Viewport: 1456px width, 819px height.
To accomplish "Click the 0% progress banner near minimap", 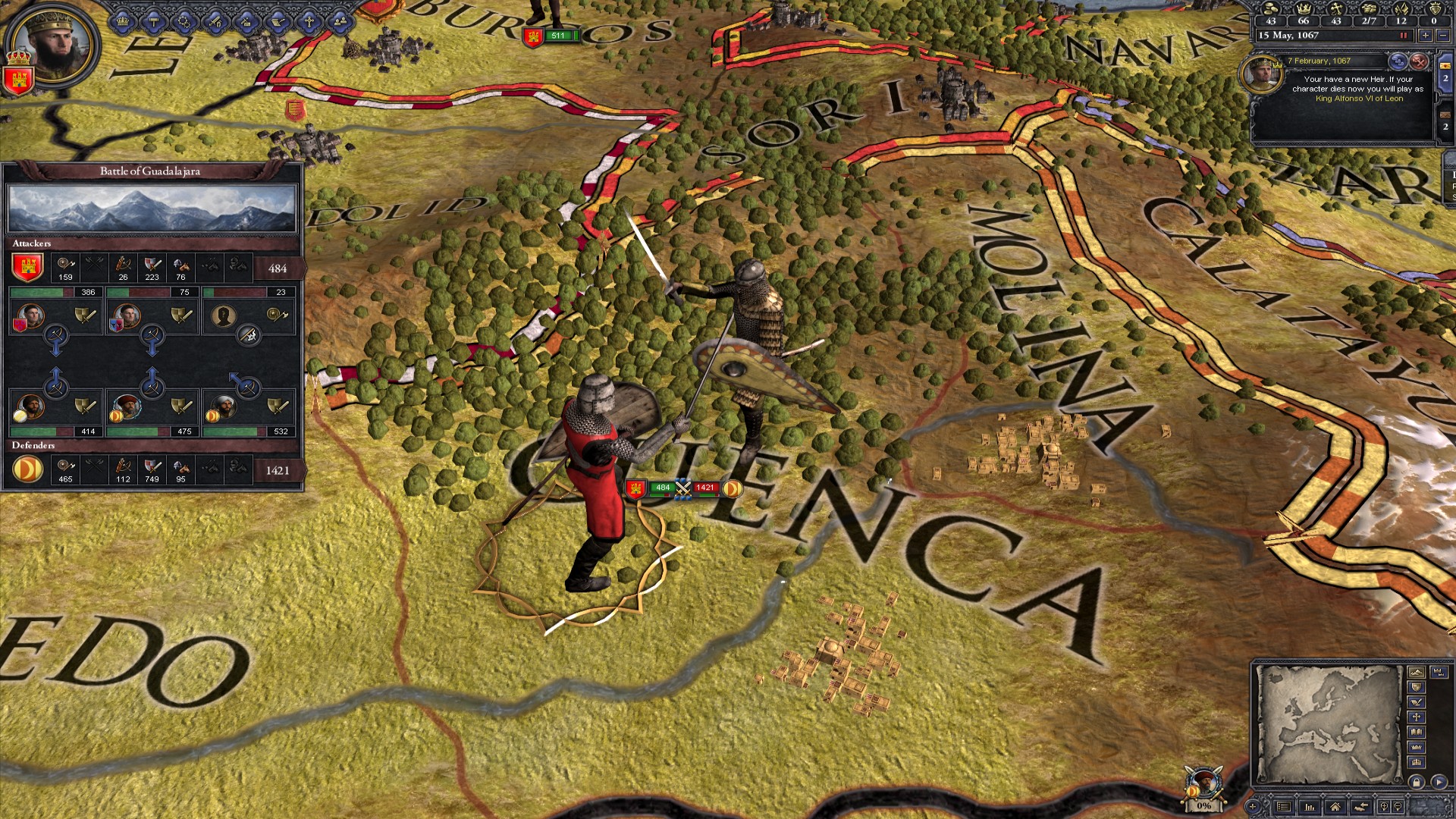I will pyautogui.click(x=1203, y=805).
